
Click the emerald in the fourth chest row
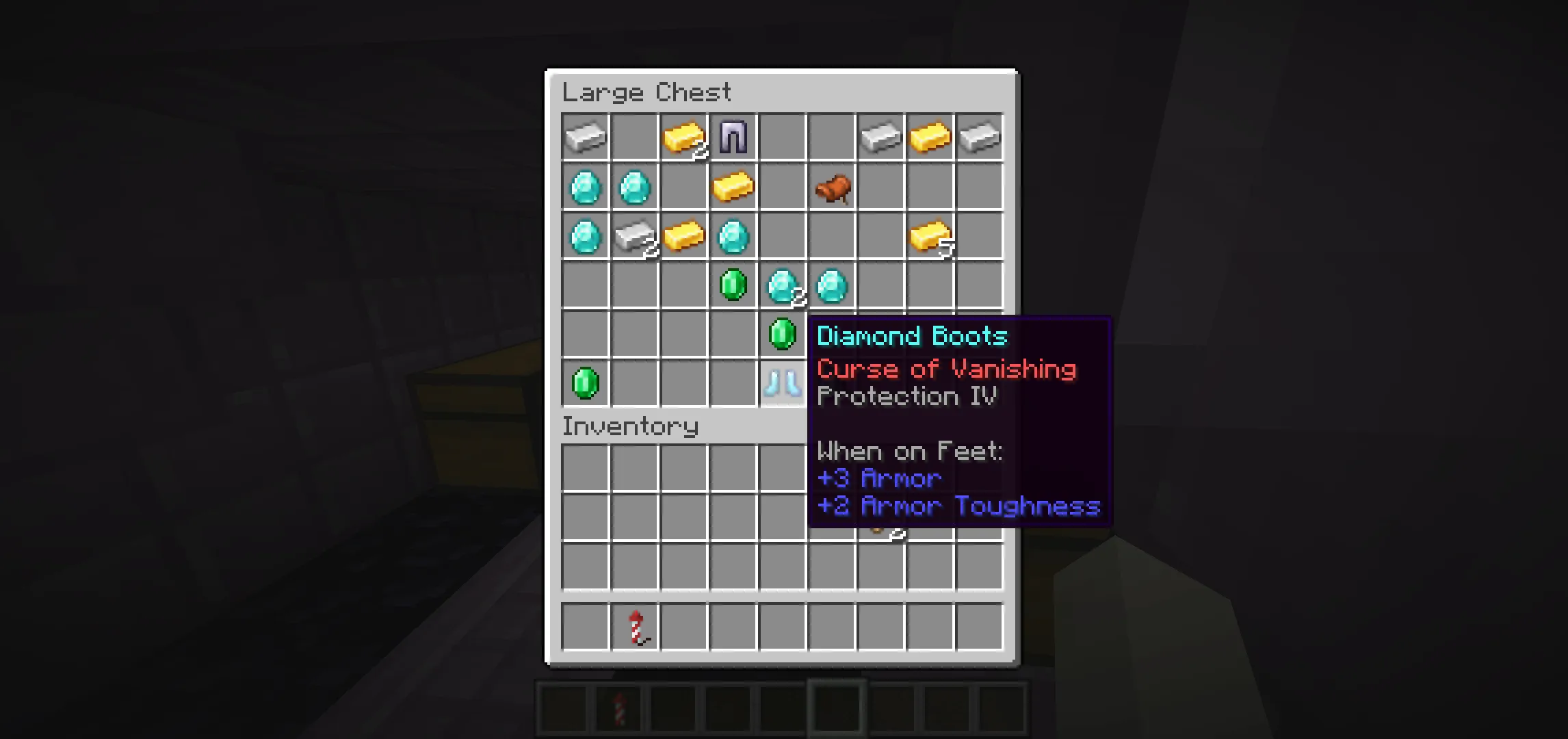tap(733, 287)
